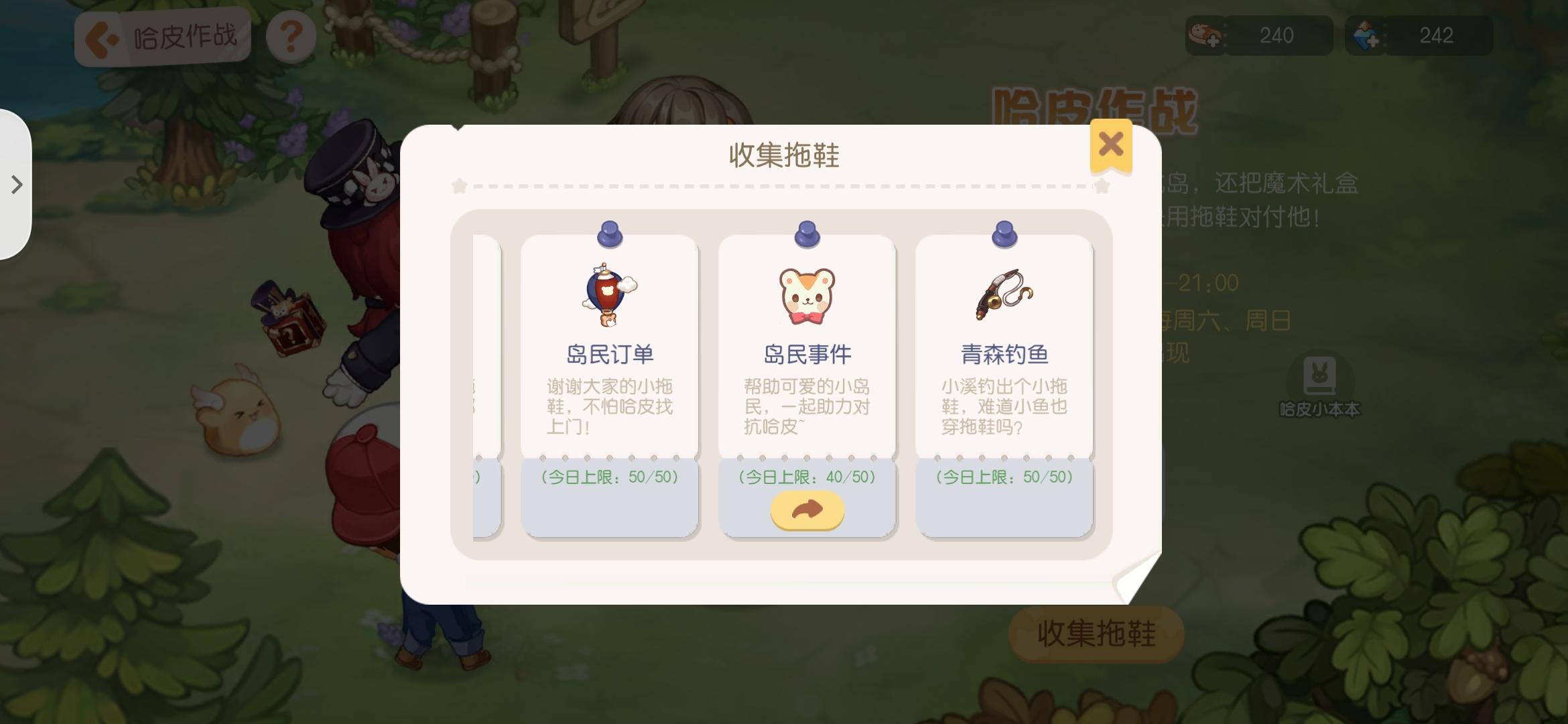Image resolution: width=1568 pixels, height=724 pixels.
Task: Click the orange question mark help icon
Action: (291, 37)
